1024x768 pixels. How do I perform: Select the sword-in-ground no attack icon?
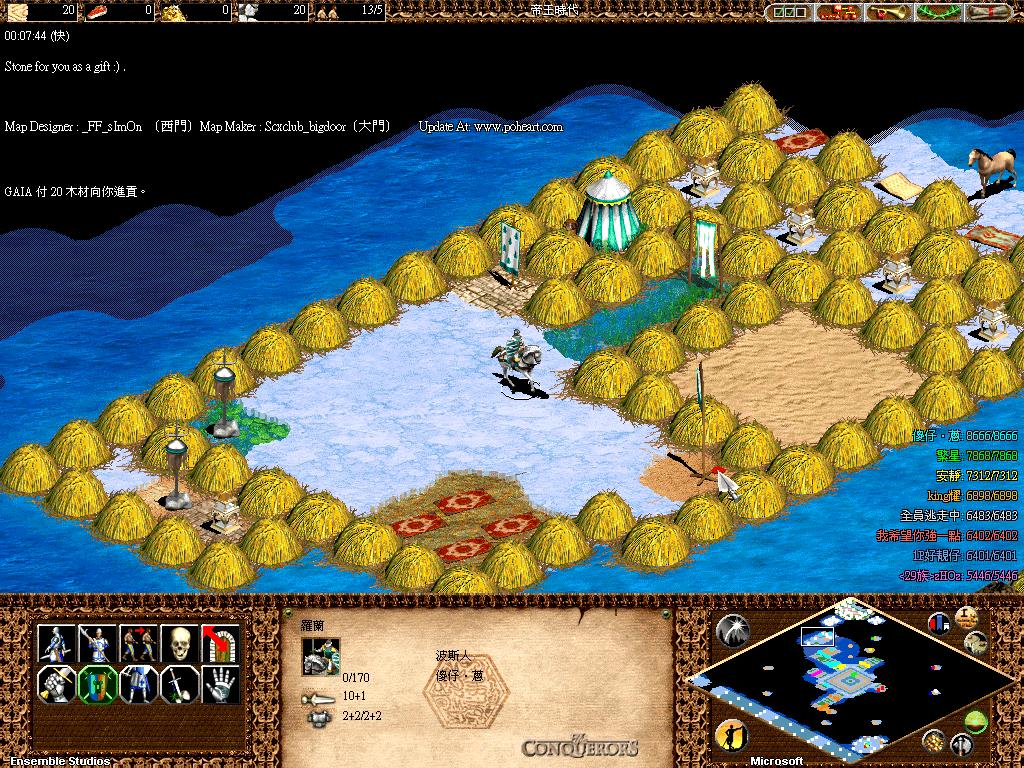180,685
